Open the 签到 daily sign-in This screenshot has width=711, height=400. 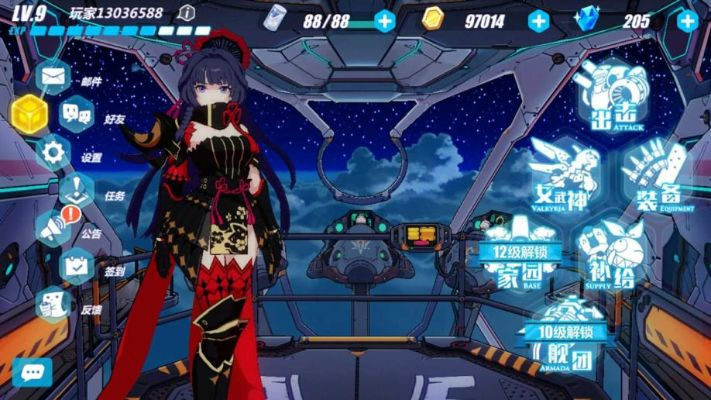pos(77,266)
